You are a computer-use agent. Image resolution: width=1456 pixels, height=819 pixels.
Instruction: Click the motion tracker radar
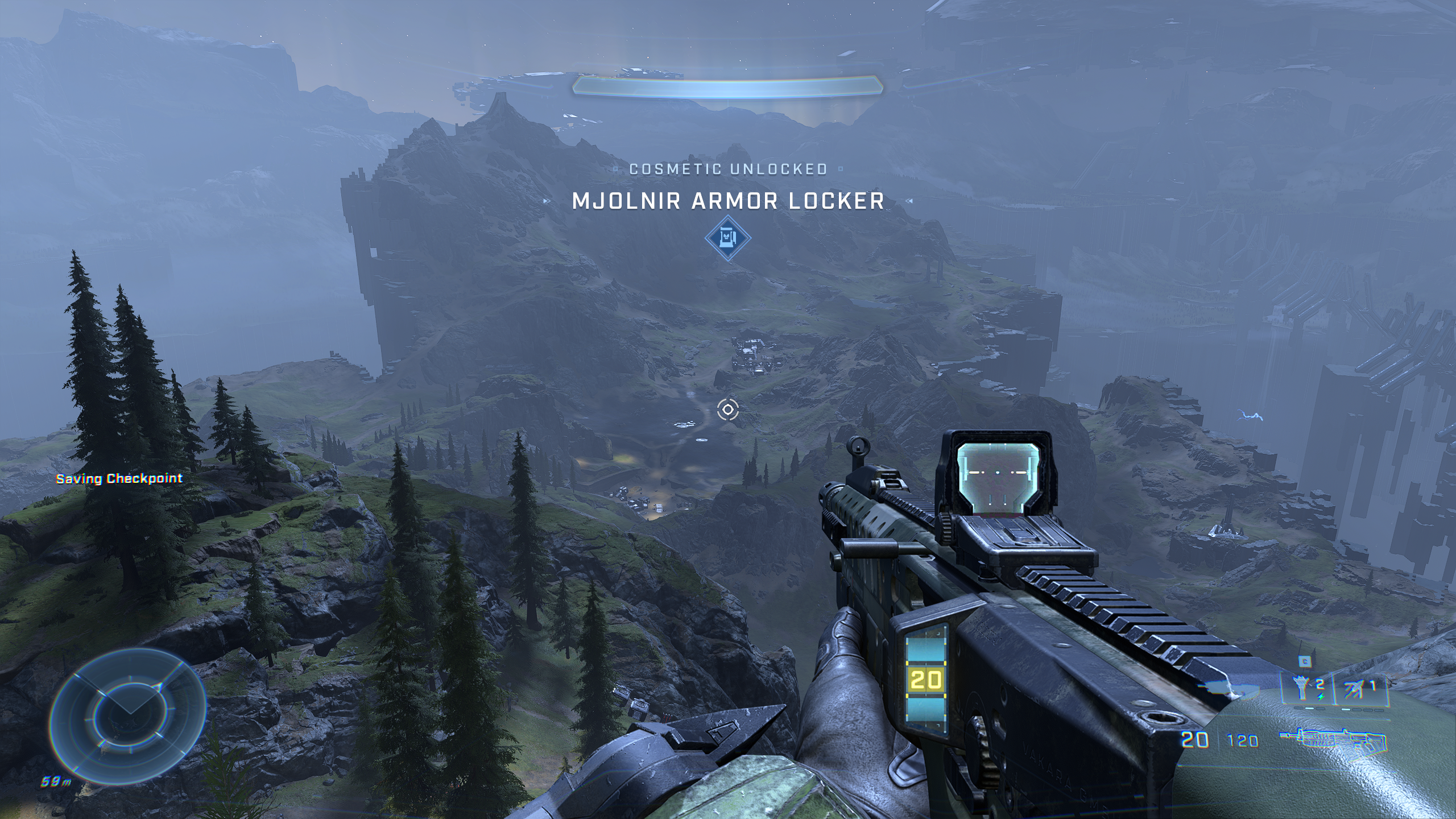pos(128,712)
